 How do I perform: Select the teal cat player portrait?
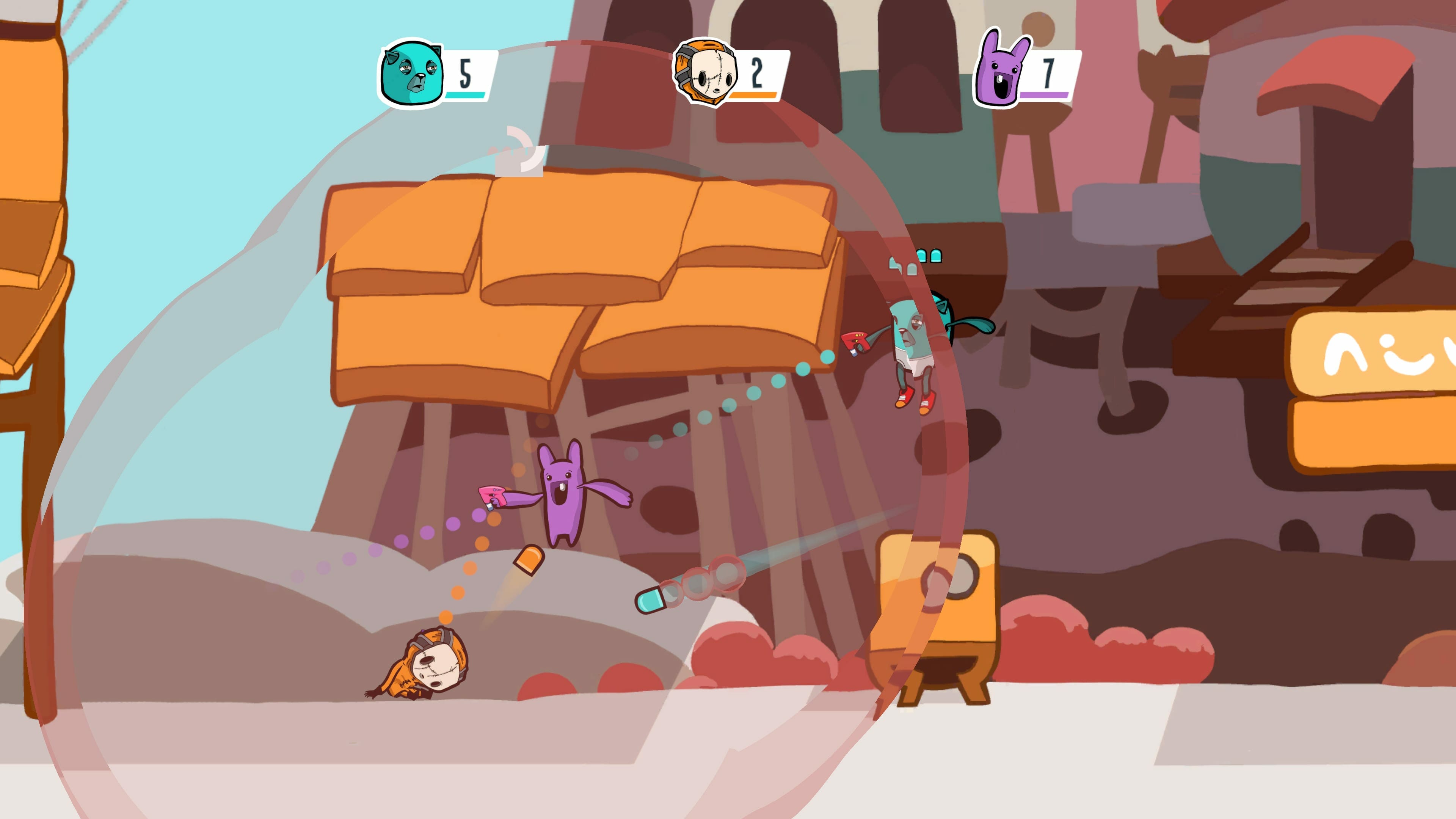click(x=411, y=74)
